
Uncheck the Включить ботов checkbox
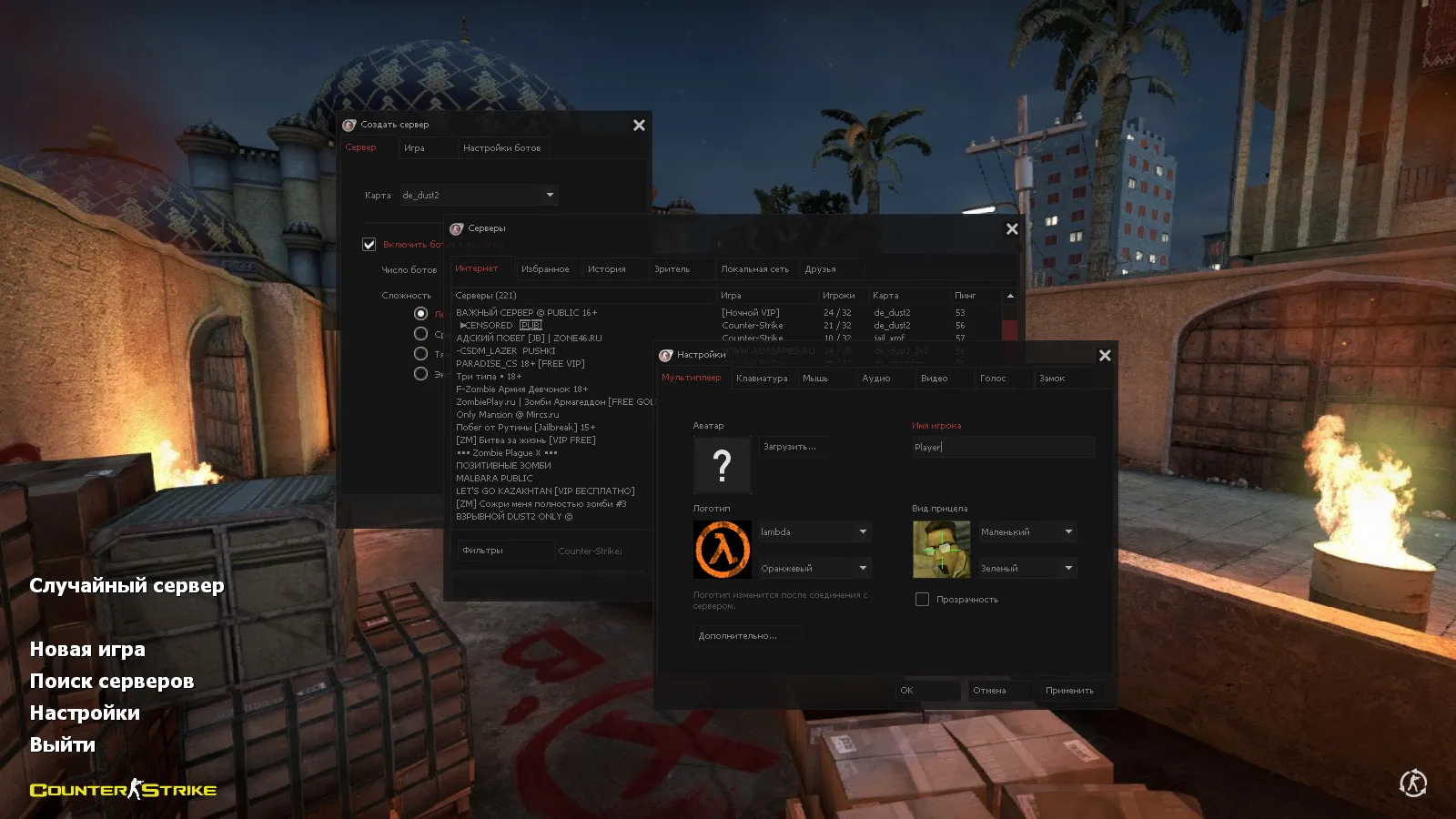click(x=369, y=244)
